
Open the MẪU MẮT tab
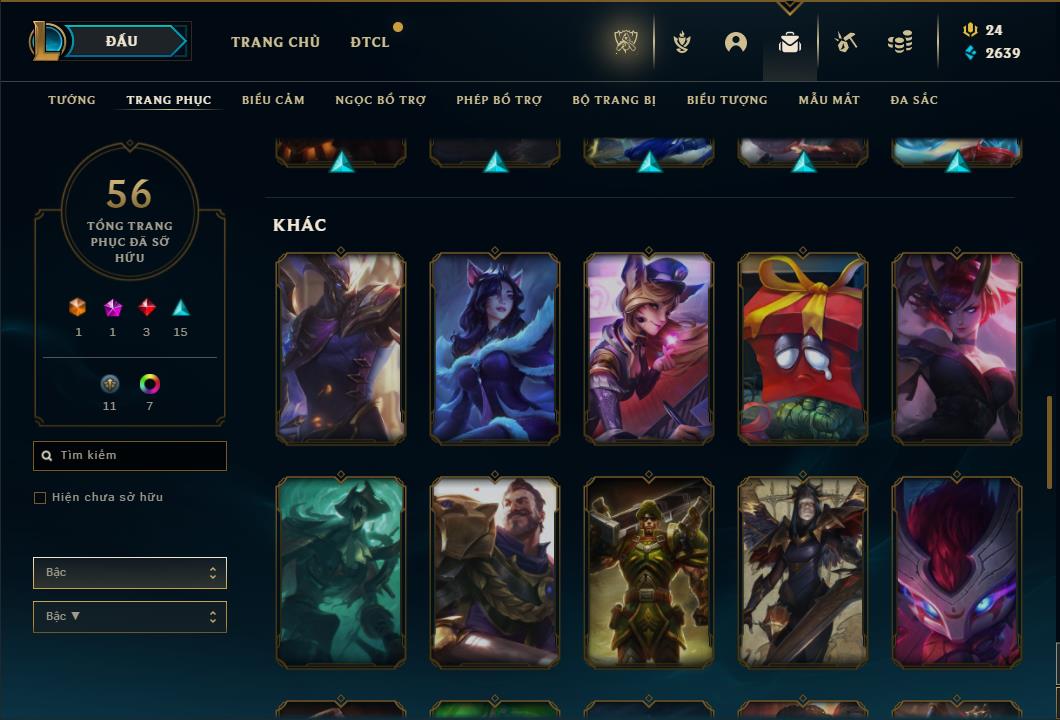[x=829, y=100]
